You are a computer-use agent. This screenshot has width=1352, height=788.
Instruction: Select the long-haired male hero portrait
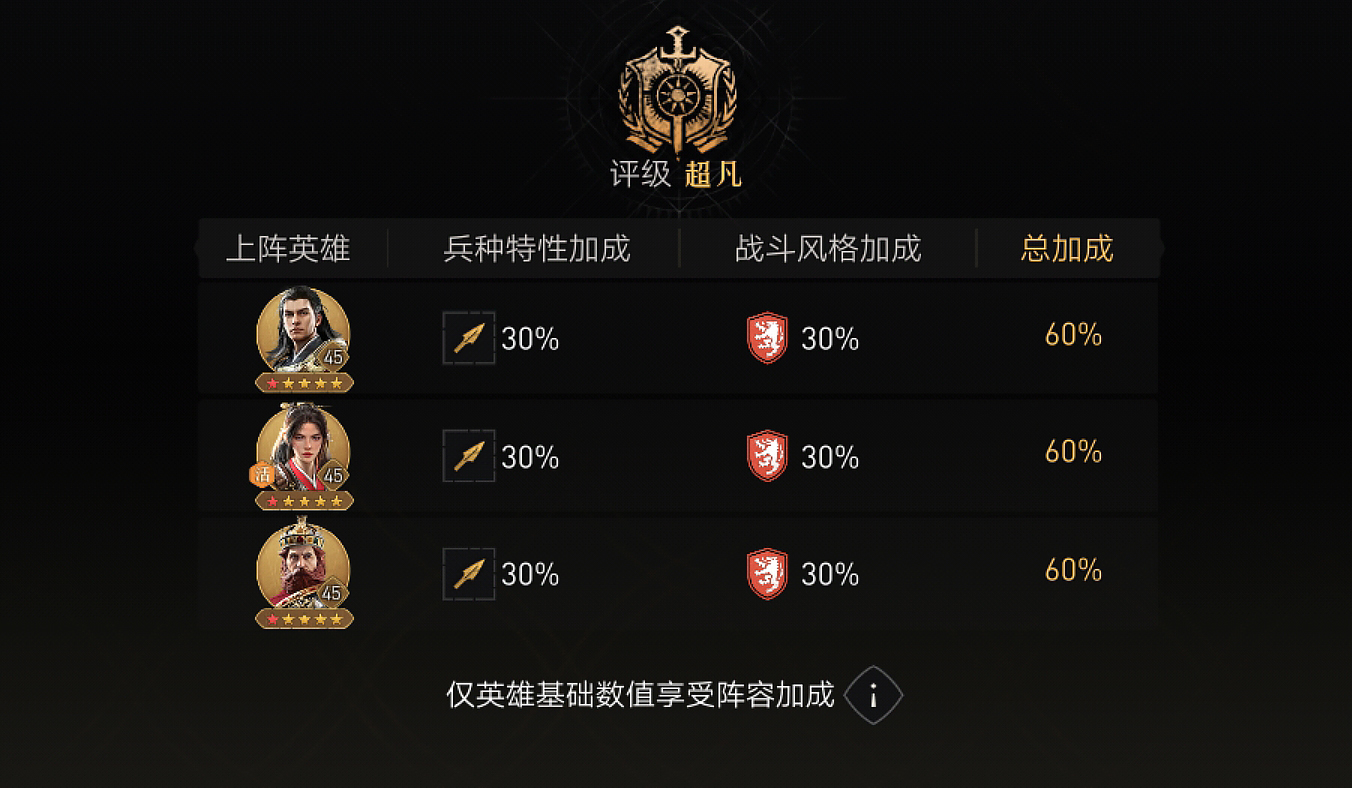(x=303, y=333)
